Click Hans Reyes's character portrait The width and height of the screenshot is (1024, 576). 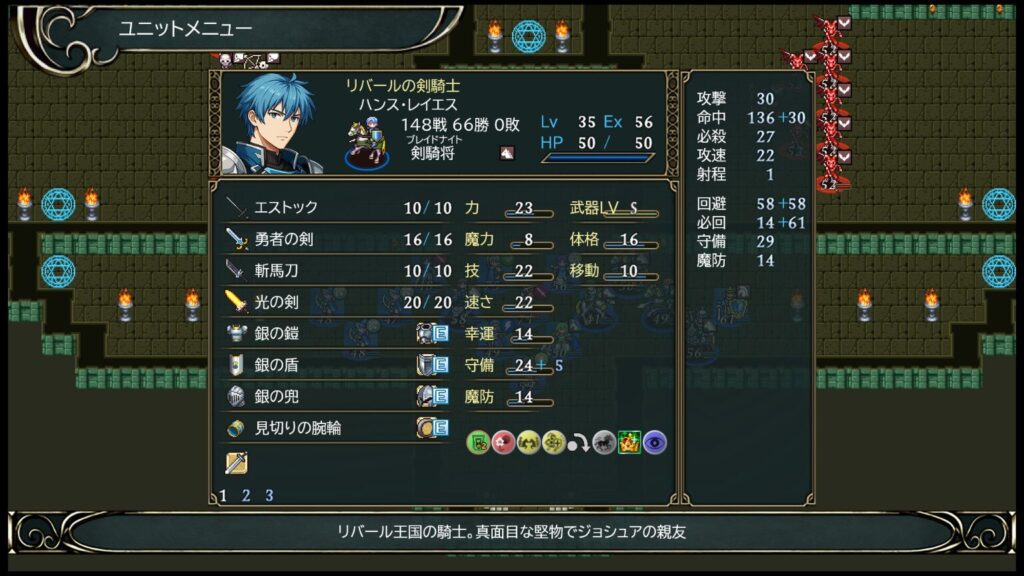277,124
